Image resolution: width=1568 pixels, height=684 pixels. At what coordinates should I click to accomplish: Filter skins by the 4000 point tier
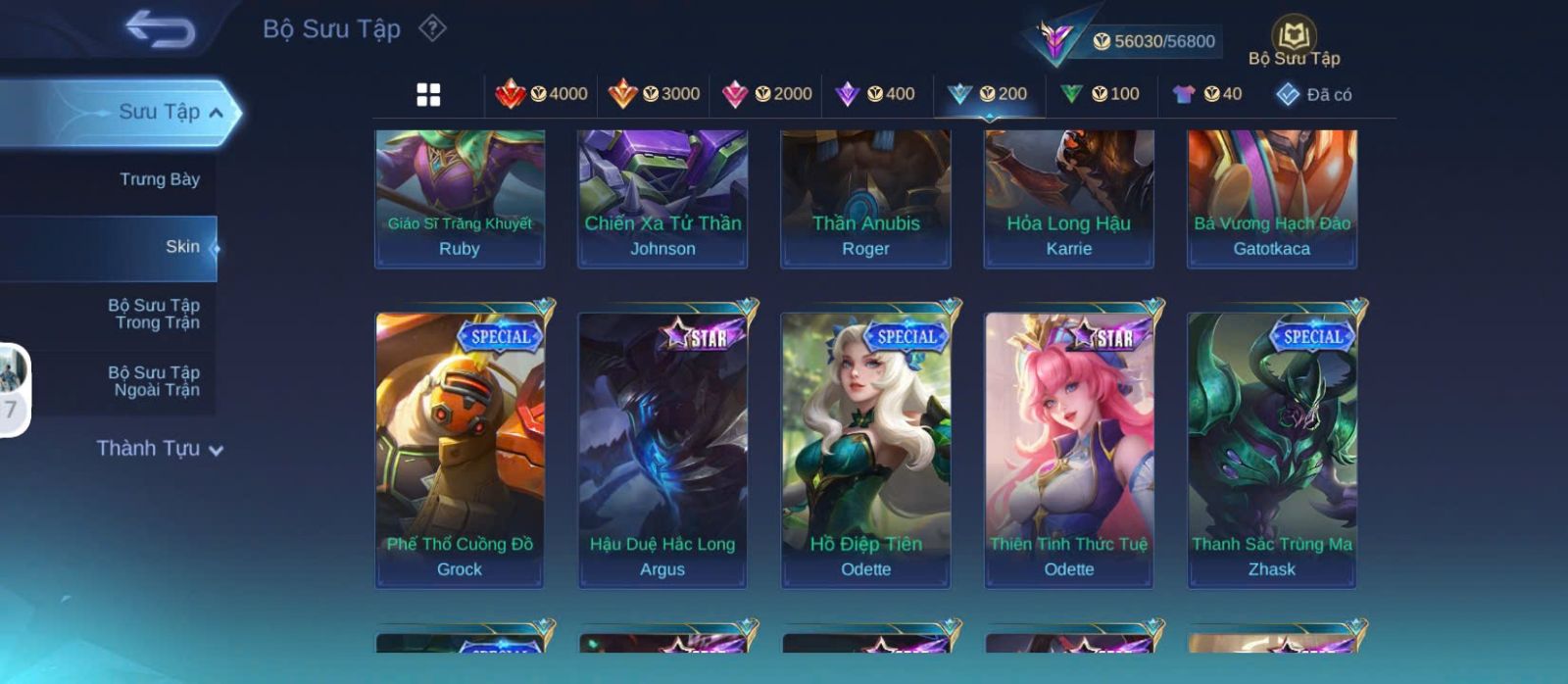point(542,94)
